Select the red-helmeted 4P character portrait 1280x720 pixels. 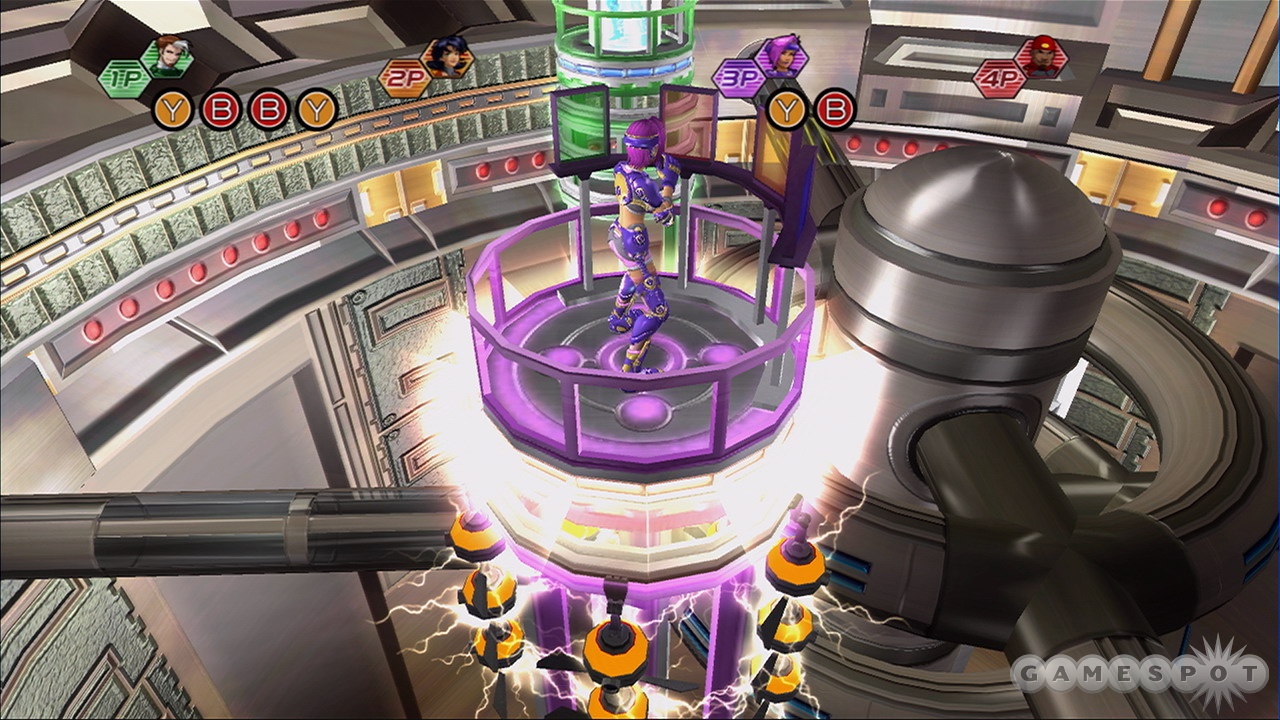pos(1041,58)
